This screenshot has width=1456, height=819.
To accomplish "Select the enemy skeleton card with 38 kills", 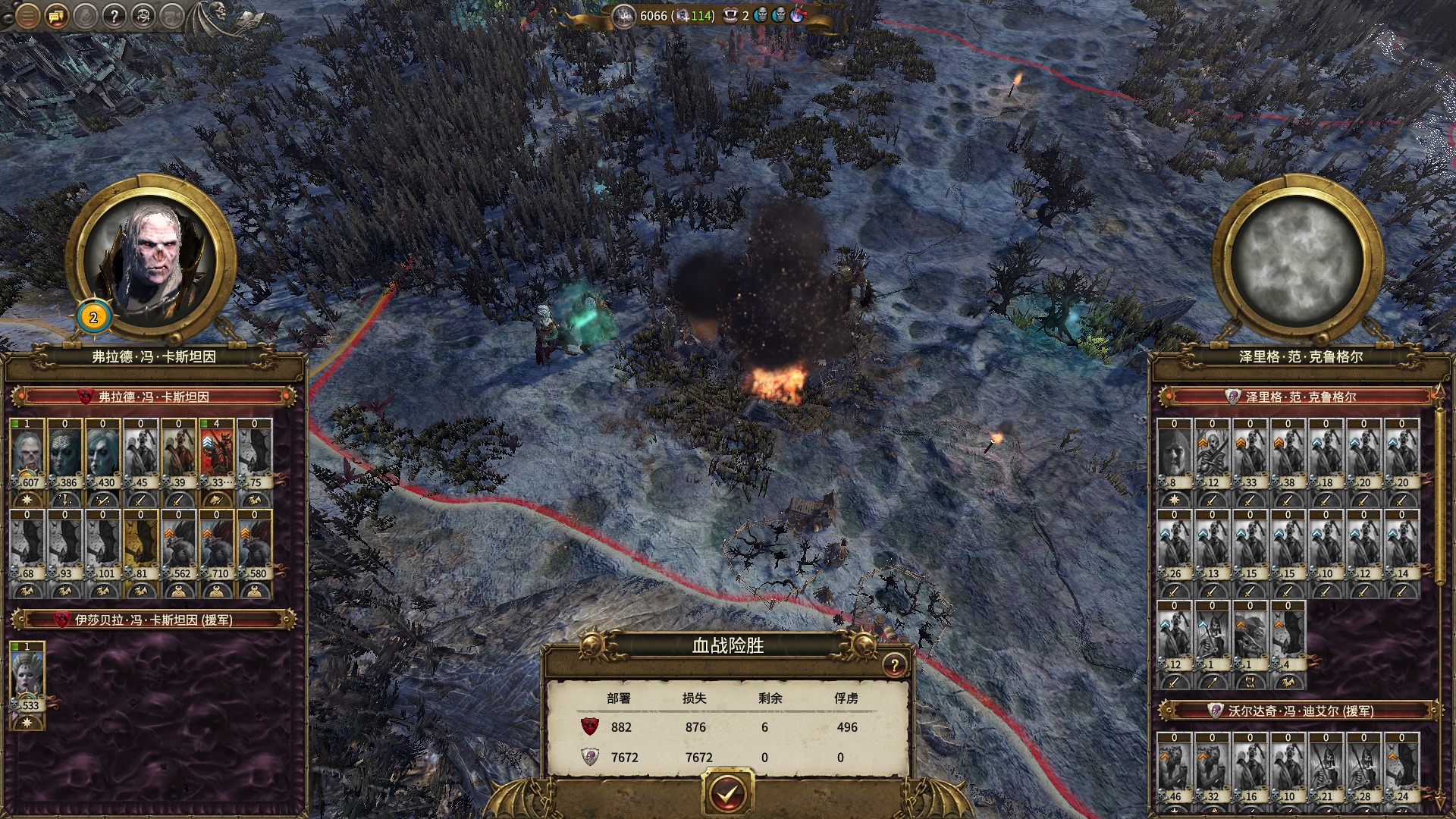I will (x=1288, y=455).
